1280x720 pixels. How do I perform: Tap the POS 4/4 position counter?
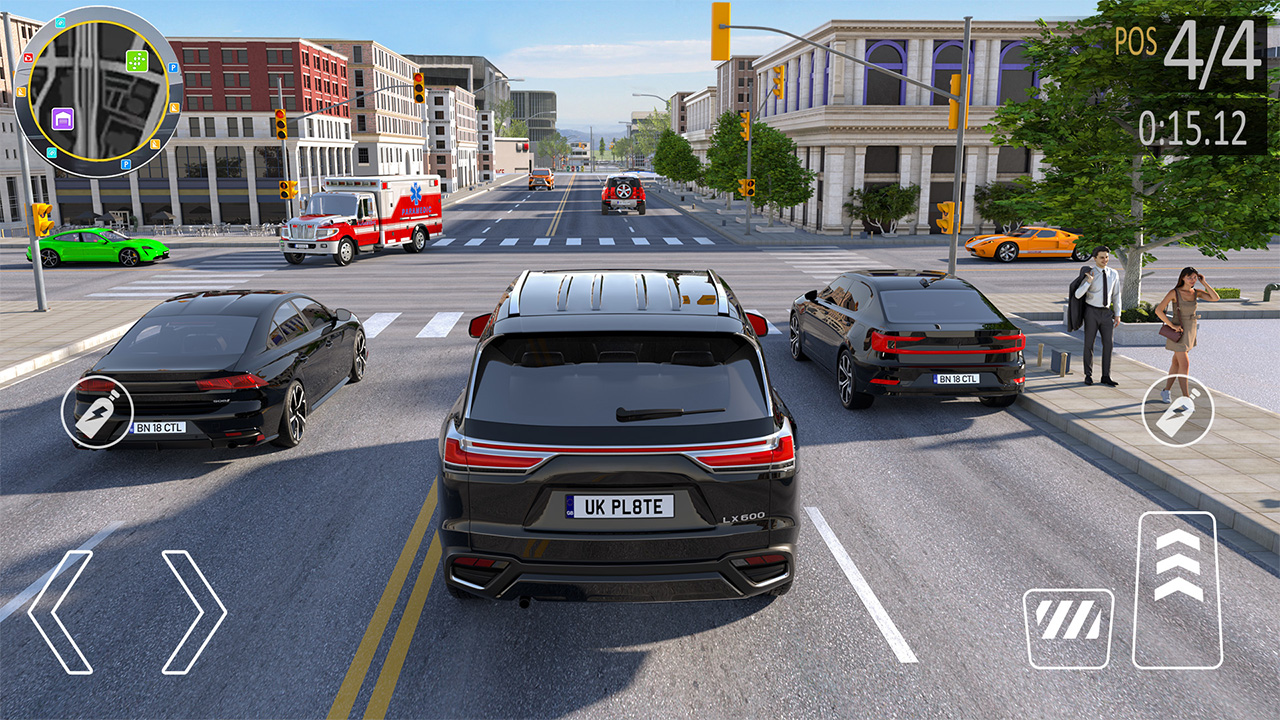click(1190, 45)
